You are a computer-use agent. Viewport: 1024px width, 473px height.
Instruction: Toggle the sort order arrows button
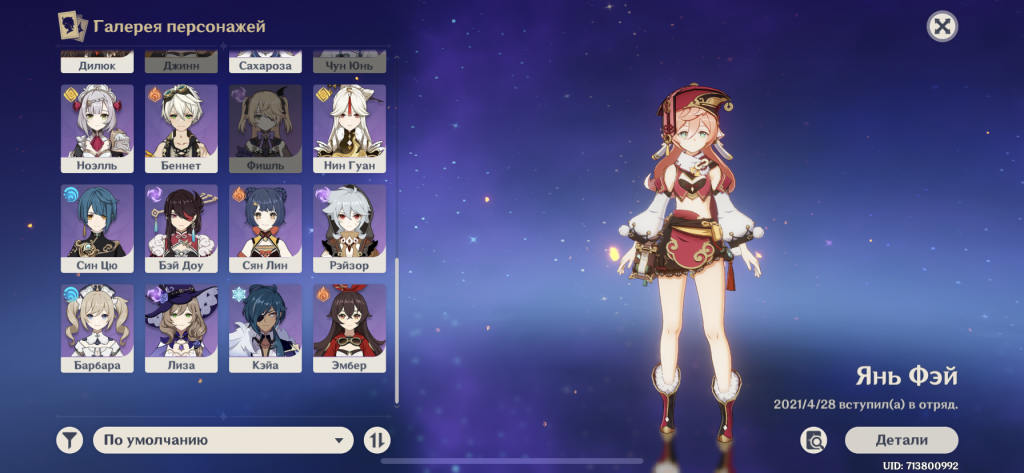(x=377, y=440)
